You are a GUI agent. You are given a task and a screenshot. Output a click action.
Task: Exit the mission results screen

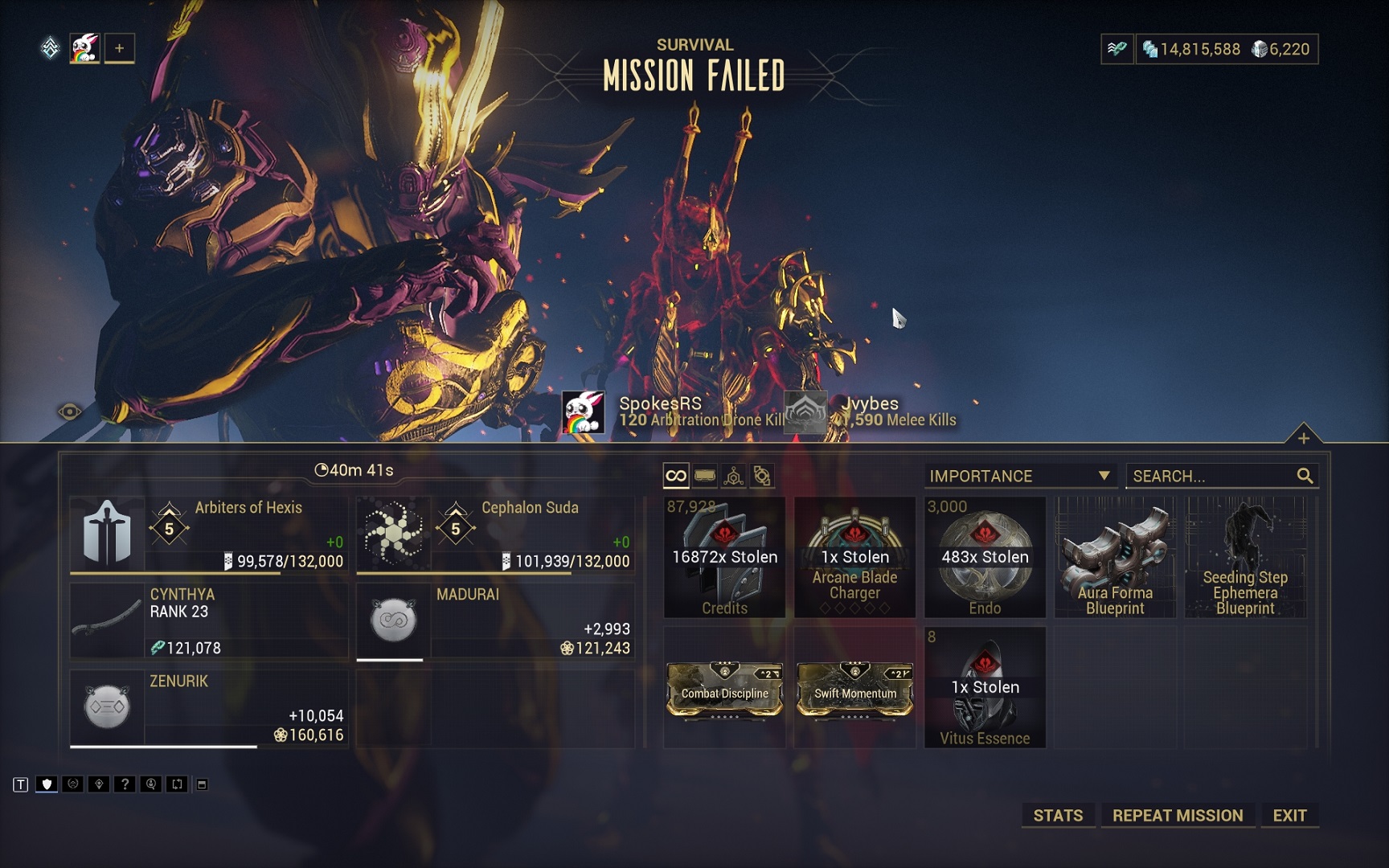tap(1289, 815)
